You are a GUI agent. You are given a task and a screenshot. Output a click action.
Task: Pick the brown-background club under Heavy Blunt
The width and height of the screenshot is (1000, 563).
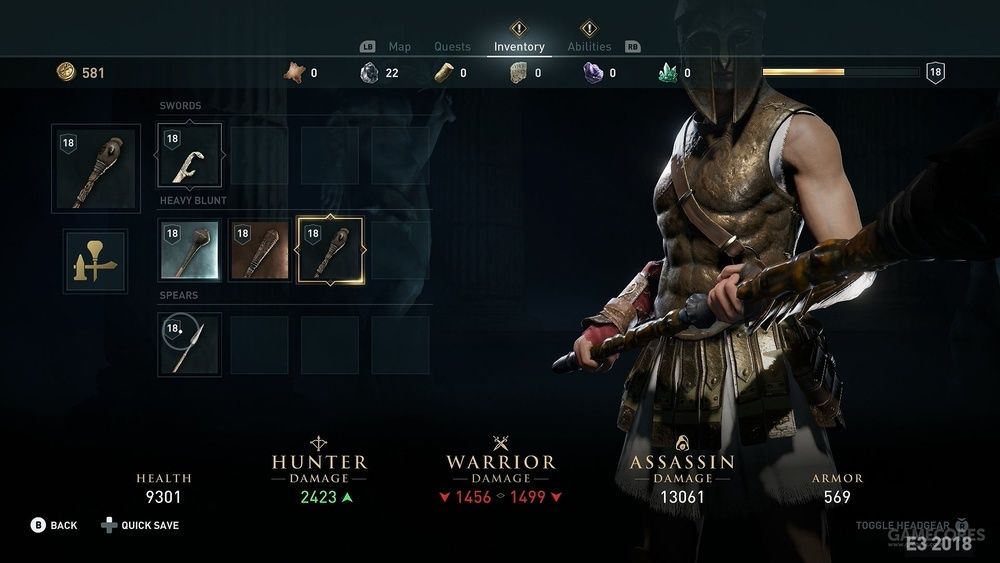[260, 250]
